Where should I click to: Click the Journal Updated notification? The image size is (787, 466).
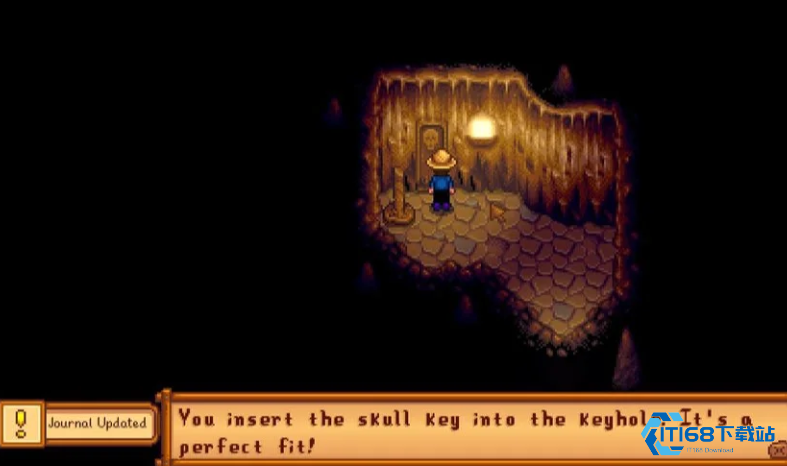click(98, 423)
